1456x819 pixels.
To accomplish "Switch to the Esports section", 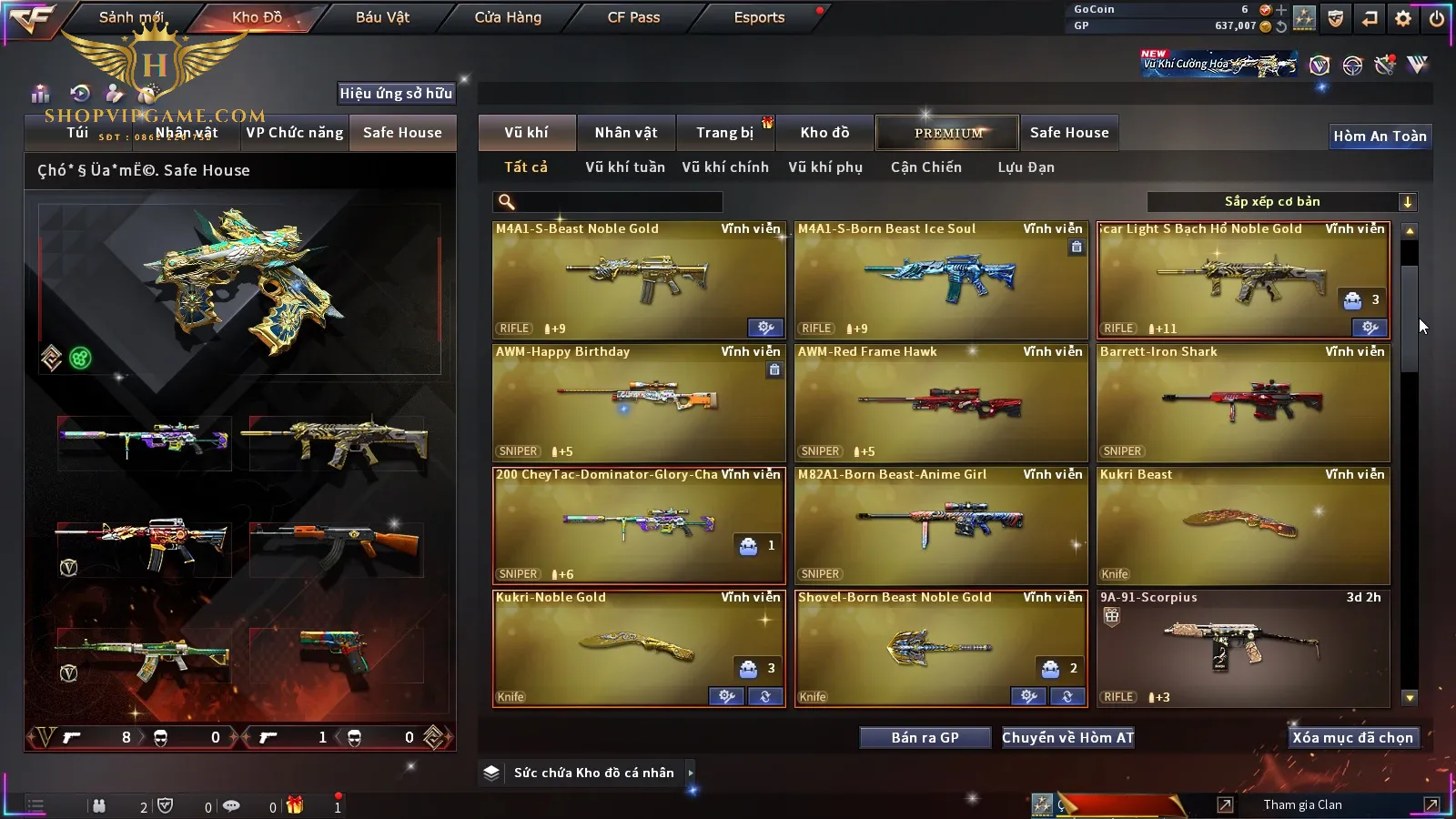I will (759, 17).
